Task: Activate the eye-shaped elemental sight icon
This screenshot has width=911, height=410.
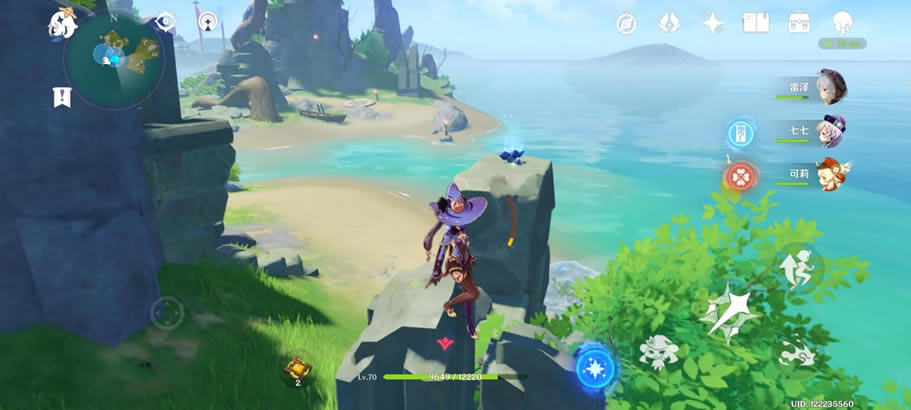Action: 165,22
